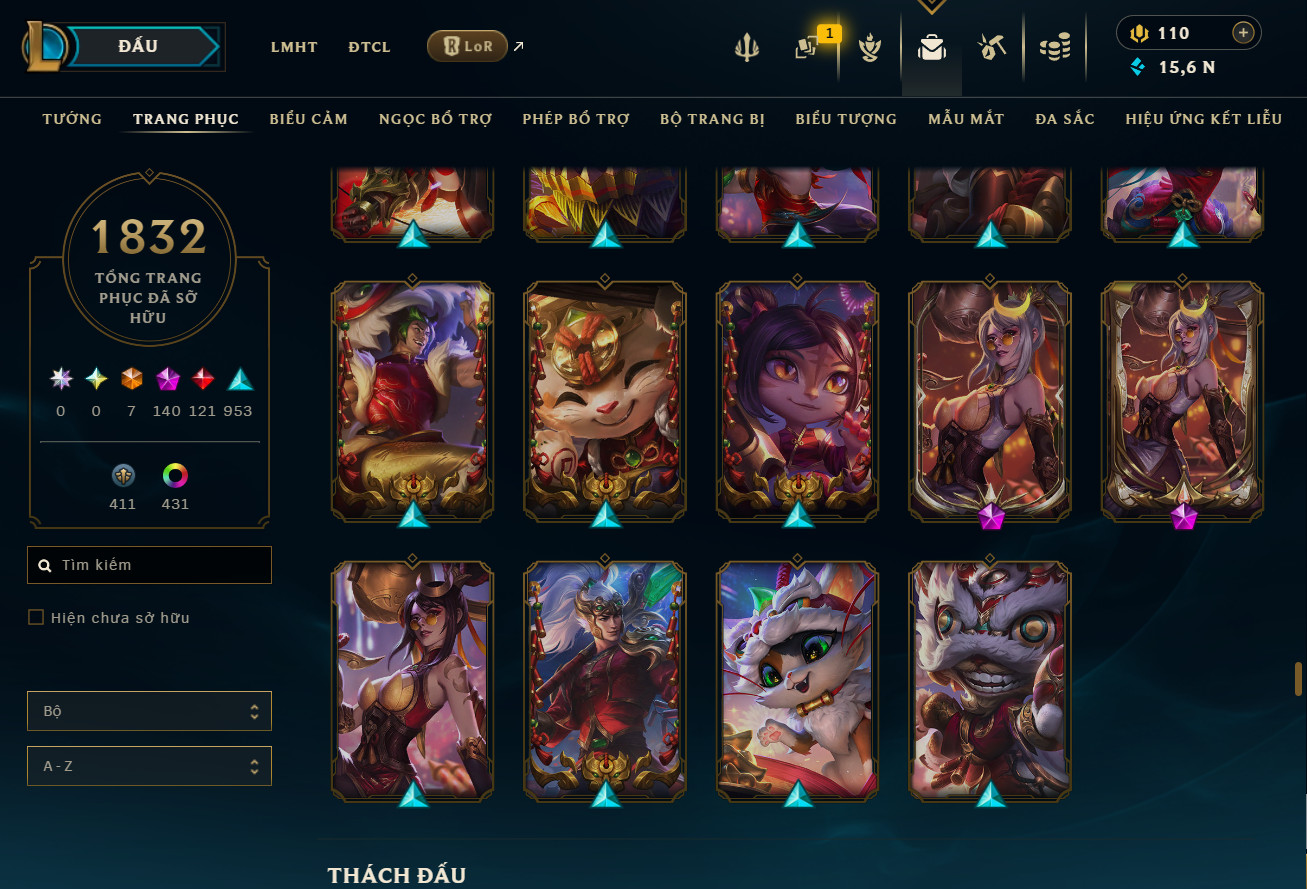Image resolution: width=1307 pixels, height=889 pixels.
Task: Select the ĐA SẮC chromas tab
Action: (x=1065, y=119)
